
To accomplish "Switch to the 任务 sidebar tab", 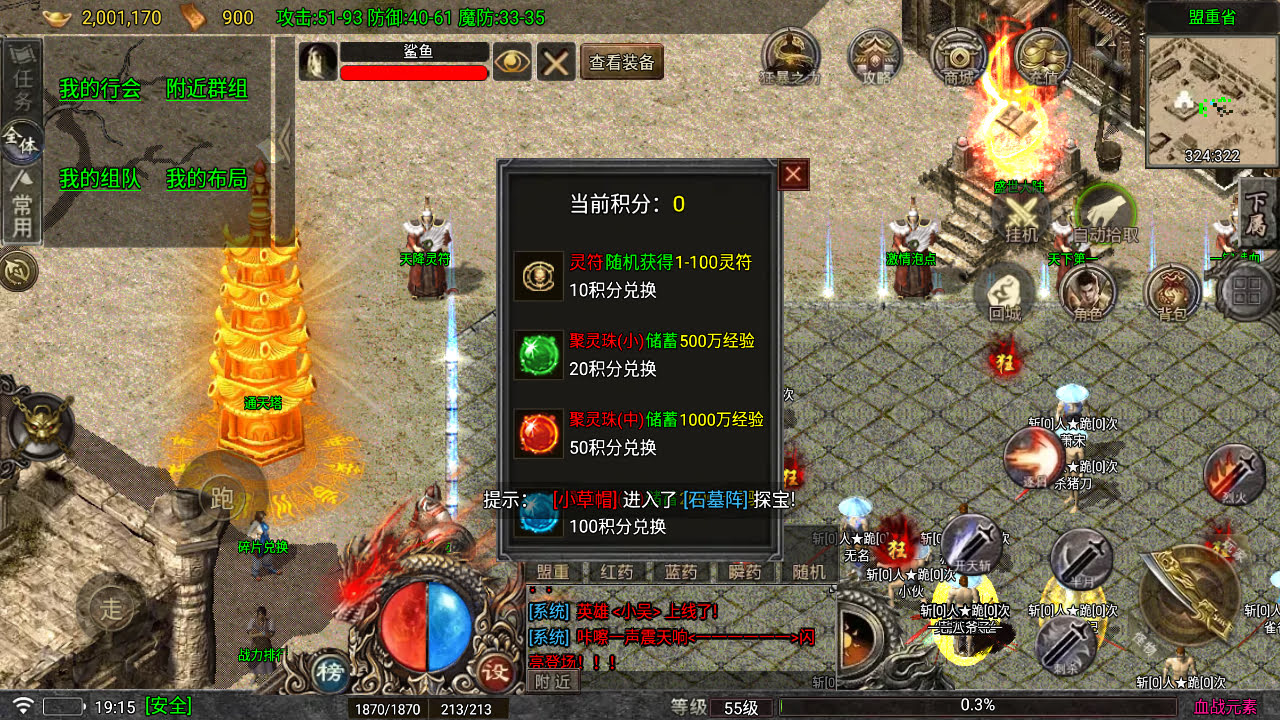I will pyautogui.click(x=20, y=80).
